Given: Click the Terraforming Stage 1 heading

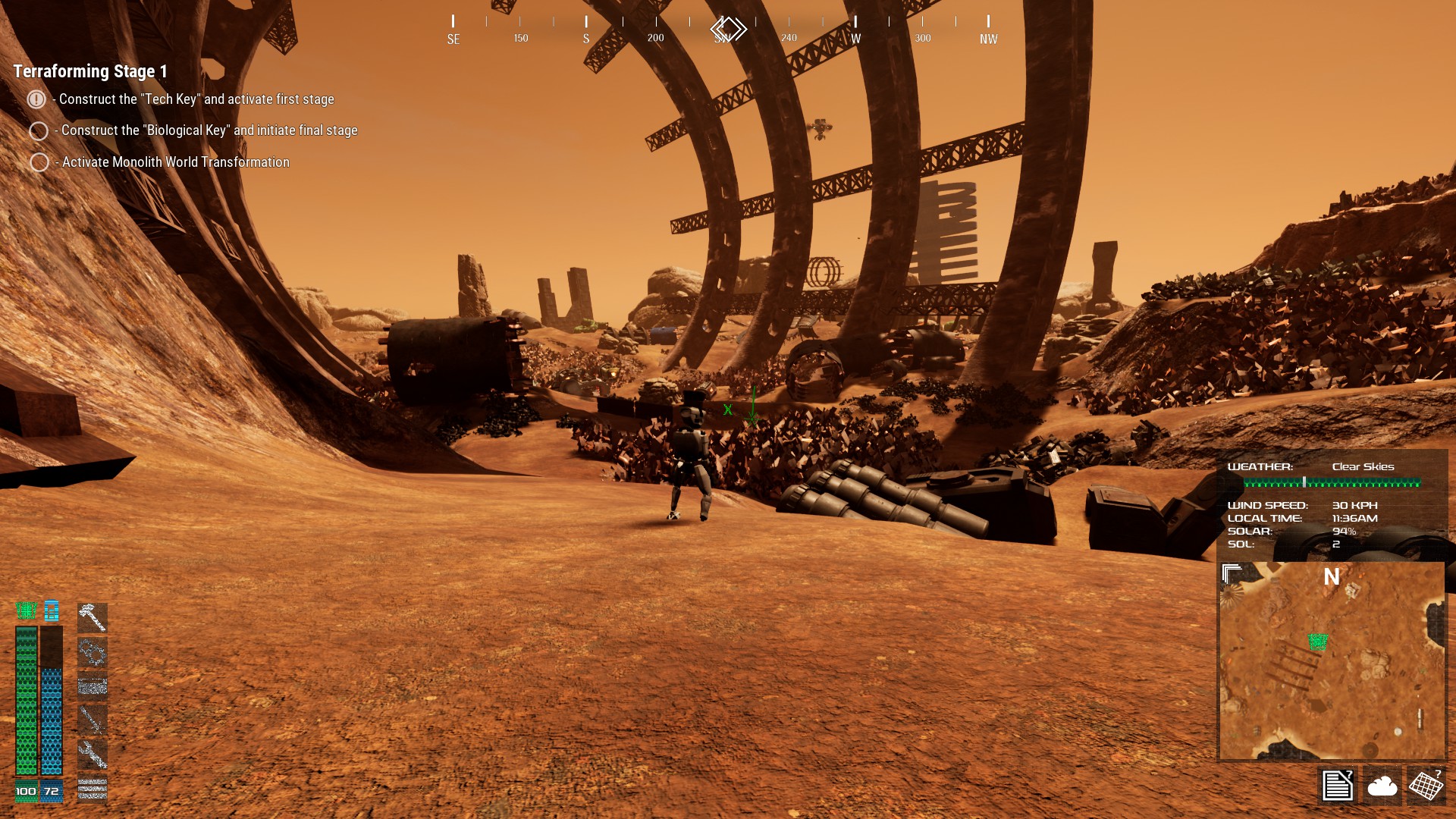Looking at the screenshot, I should (x=90, y=71).
